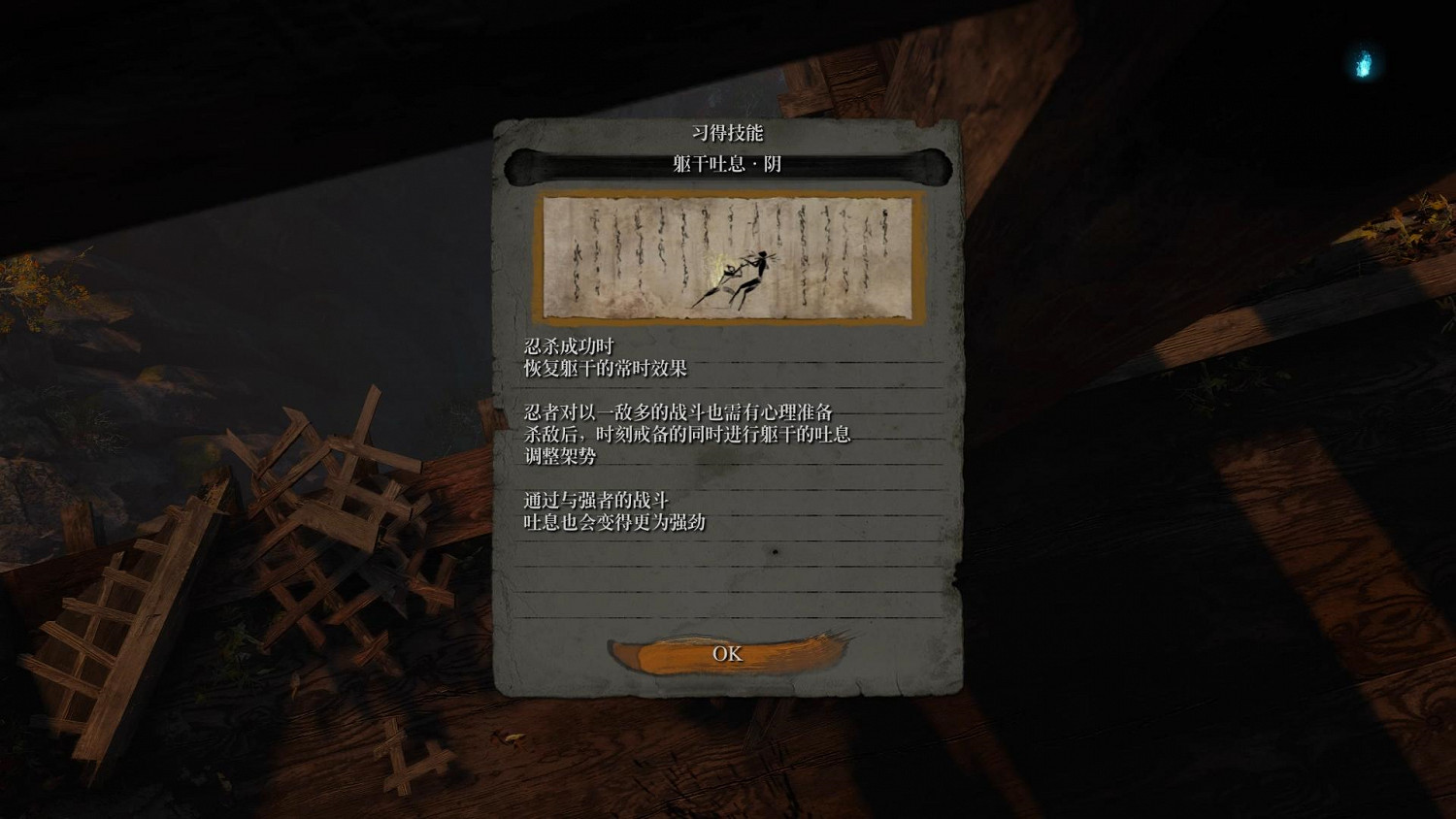Image resolution: width=1456 pixels, height=819 pixels.
Task: Click the 躯干吐息·阴 skill name banner
Action: pos(726,165)
